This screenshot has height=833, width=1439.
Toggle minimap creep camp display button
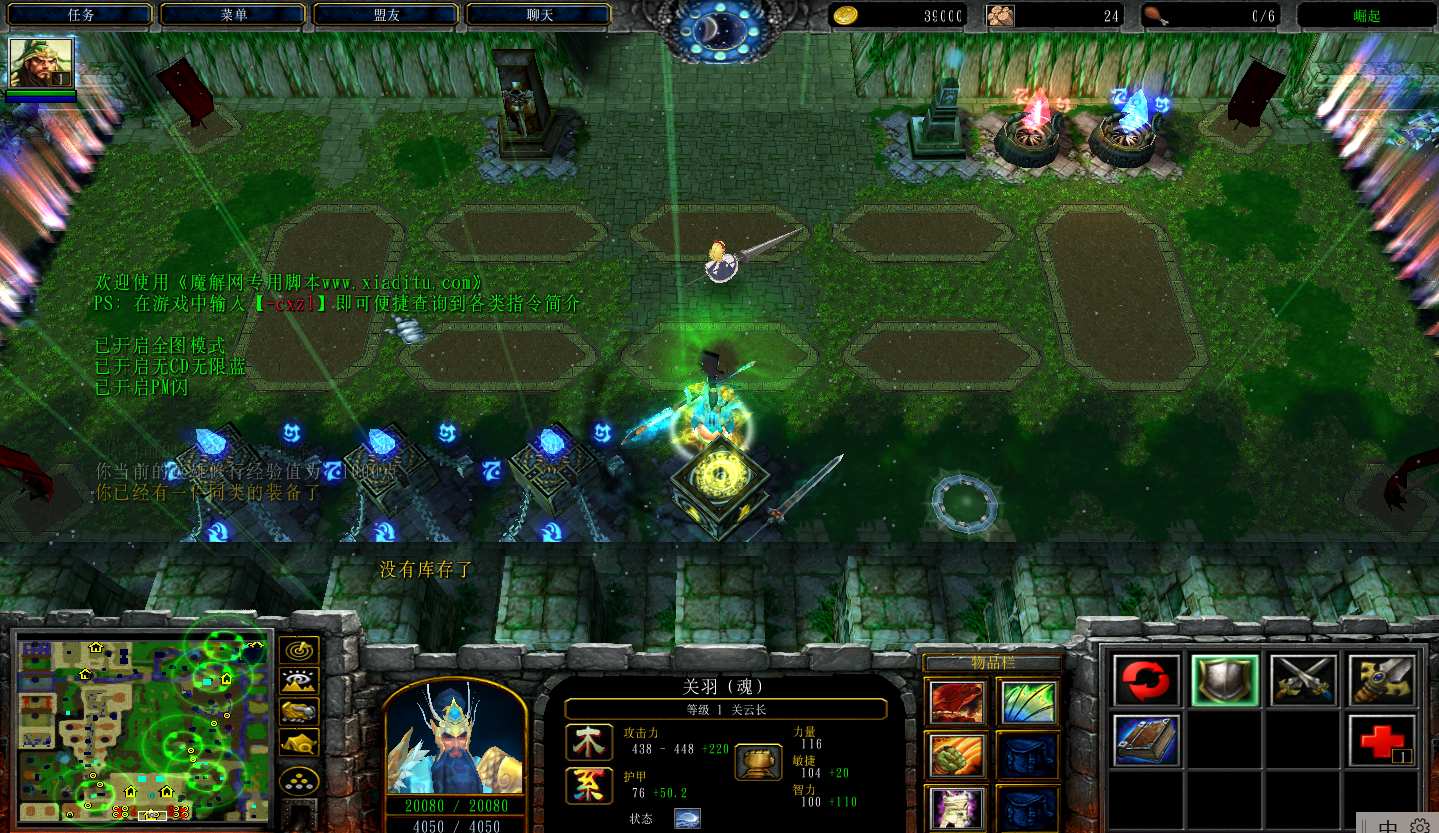pyautogui.click(x=299, y=742)
